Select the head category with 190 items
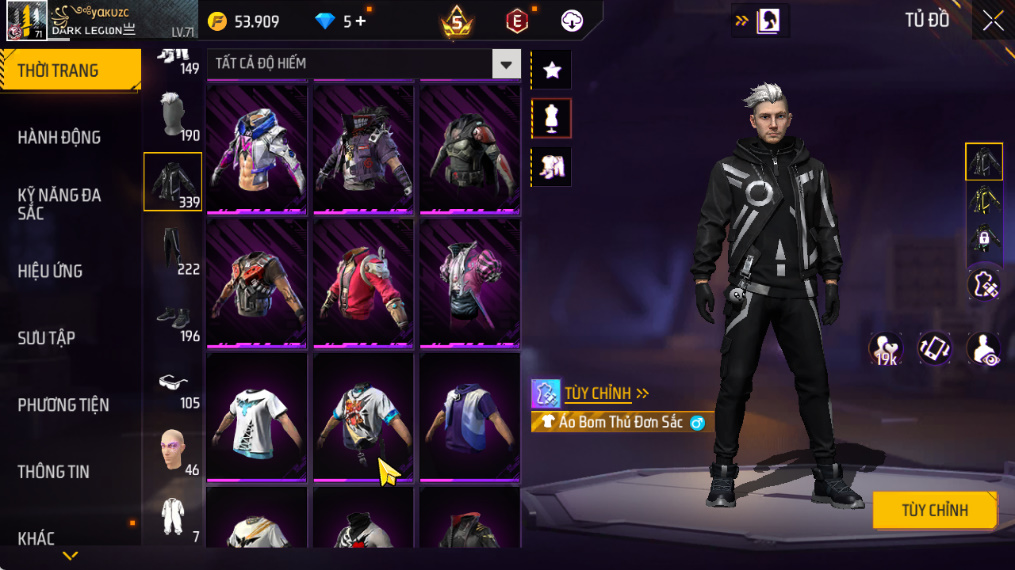The image size is (1015, 570). (172, 116)
